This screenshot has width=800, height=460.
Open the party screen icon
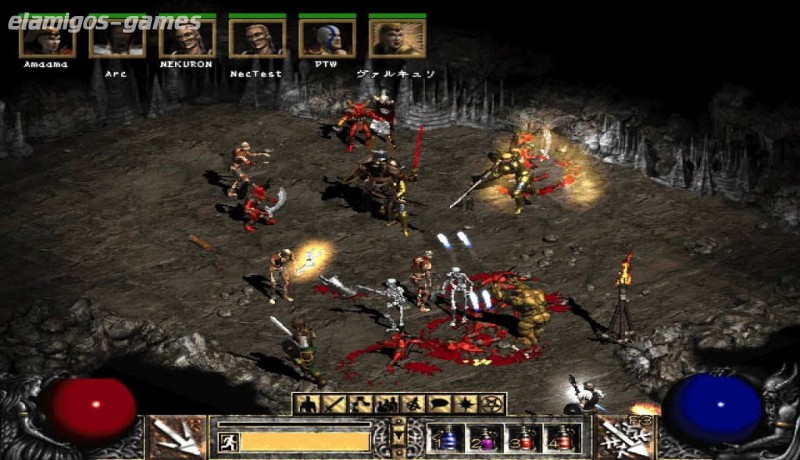click(x=384, y=404)
